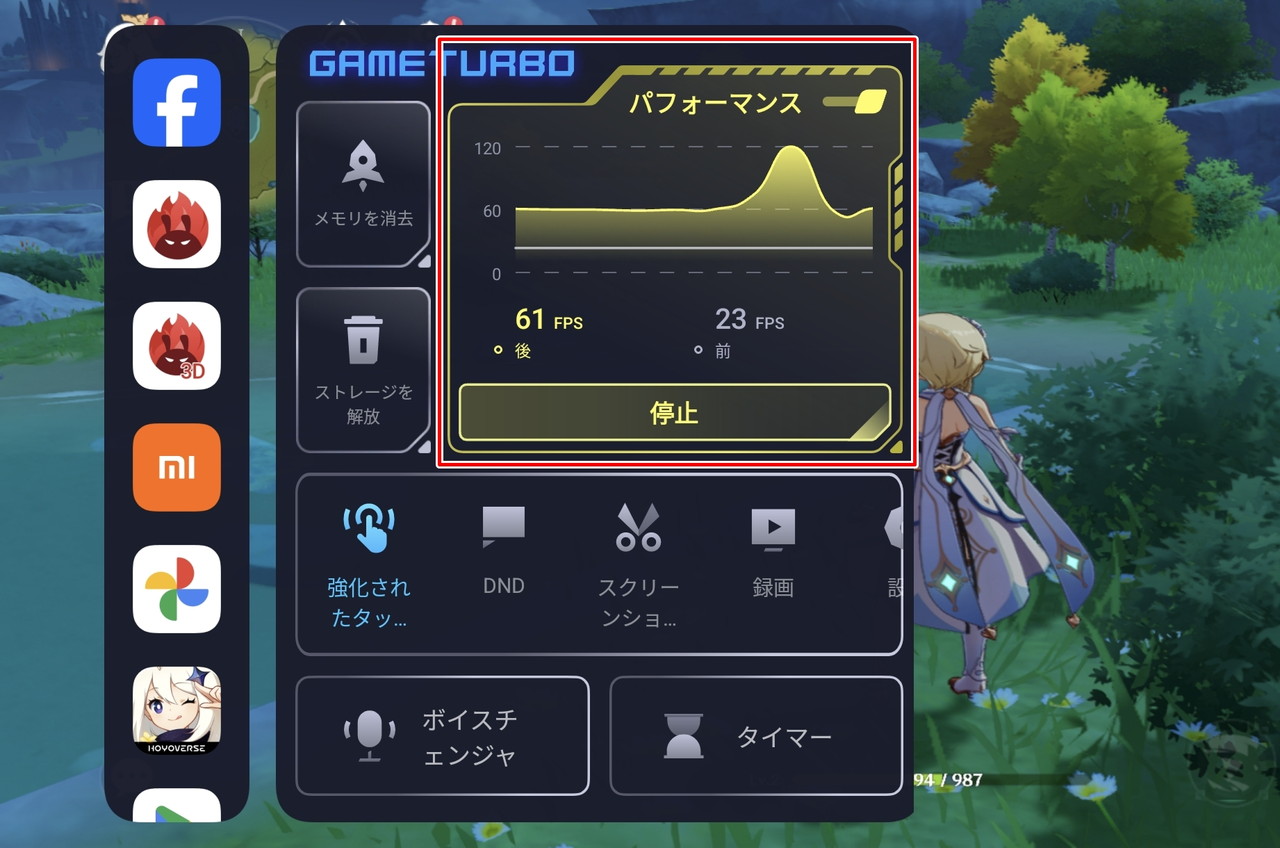Open the AnTuTu 3D benchmark app
This screenshot has width=1280, height=848.
click(176, 347)
